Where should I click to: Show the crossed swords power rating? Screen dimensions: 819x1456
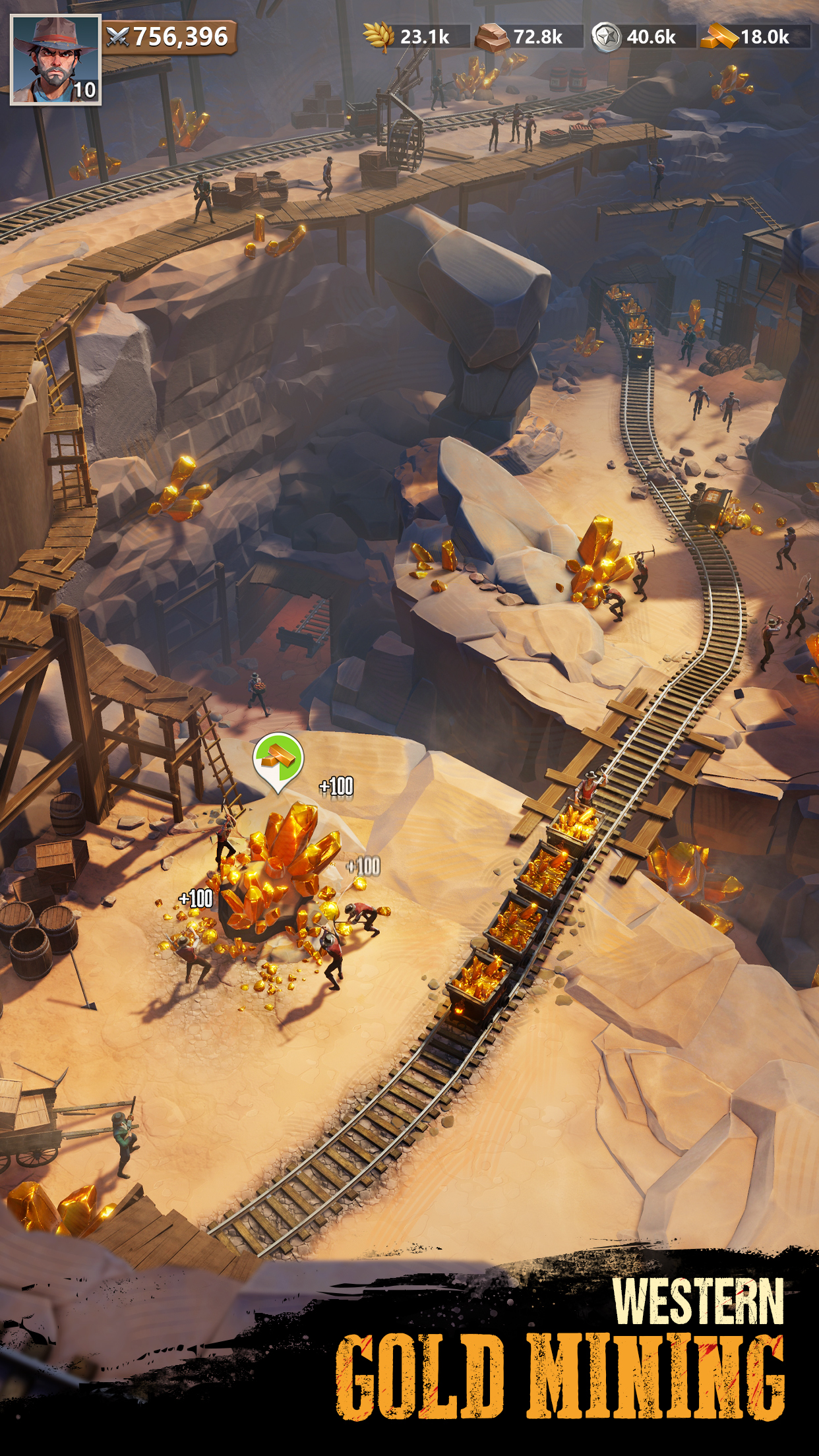coord(169,37)
